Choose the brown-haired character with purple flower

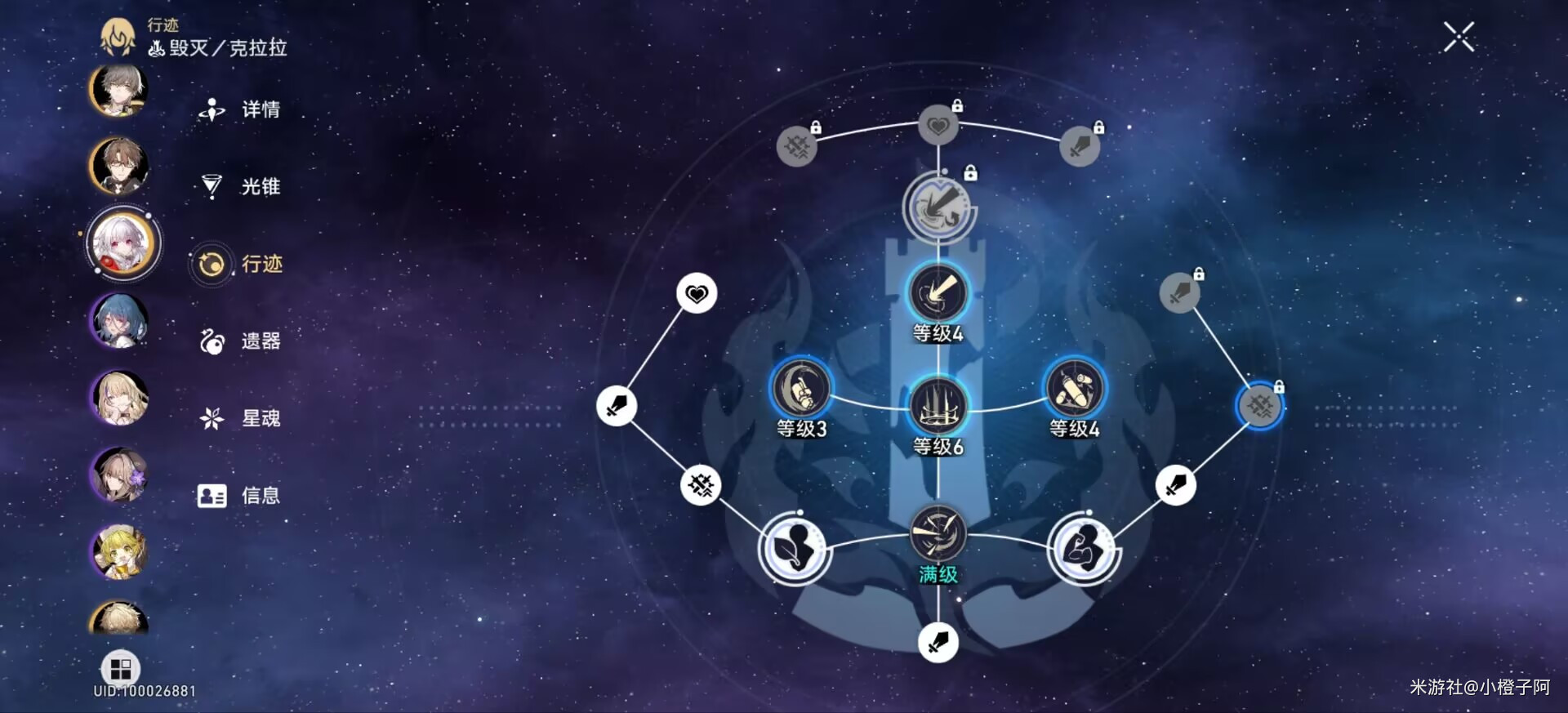(x=119, y=475)
